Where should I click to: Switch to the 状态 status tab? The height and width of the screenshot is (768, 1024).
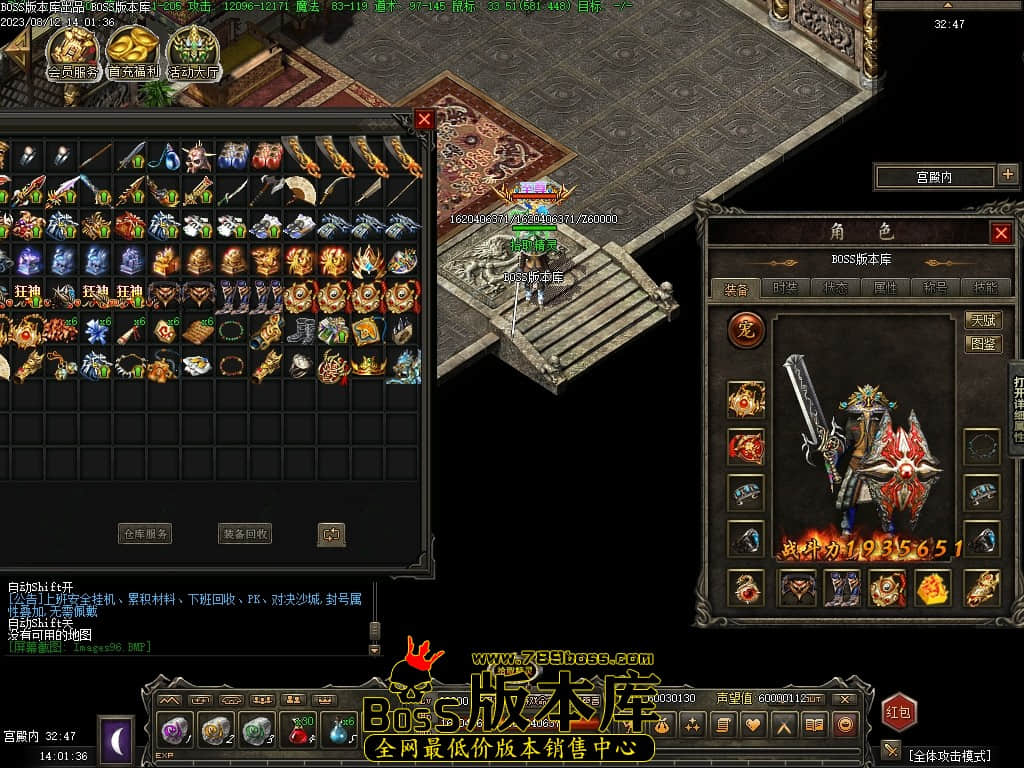[836, 288]
